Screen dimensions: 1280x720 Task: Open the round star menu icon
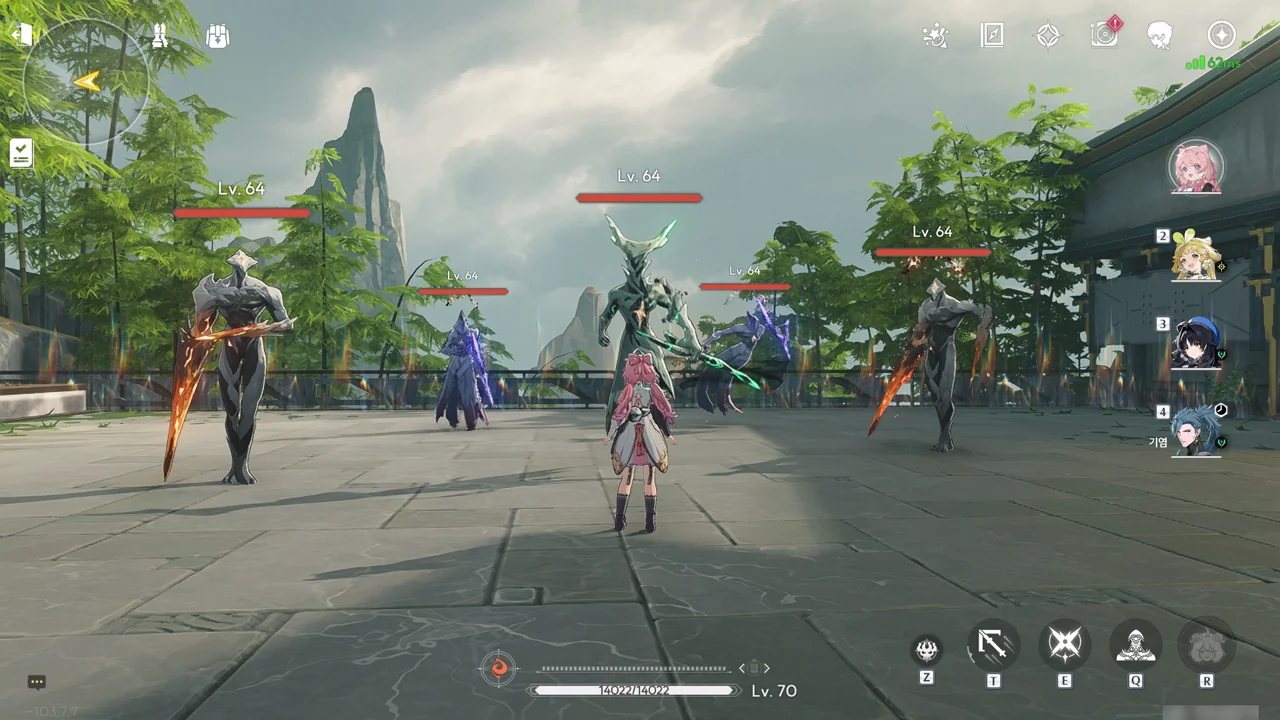tap(1221, 35)
